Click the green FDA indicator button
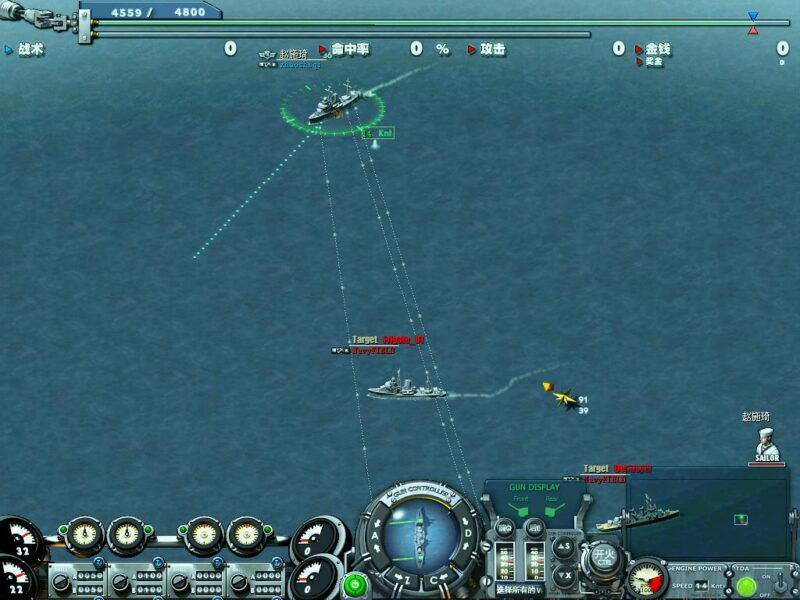Image resolution: width=800 pixels, height=600 pixels. click(746, 586)
